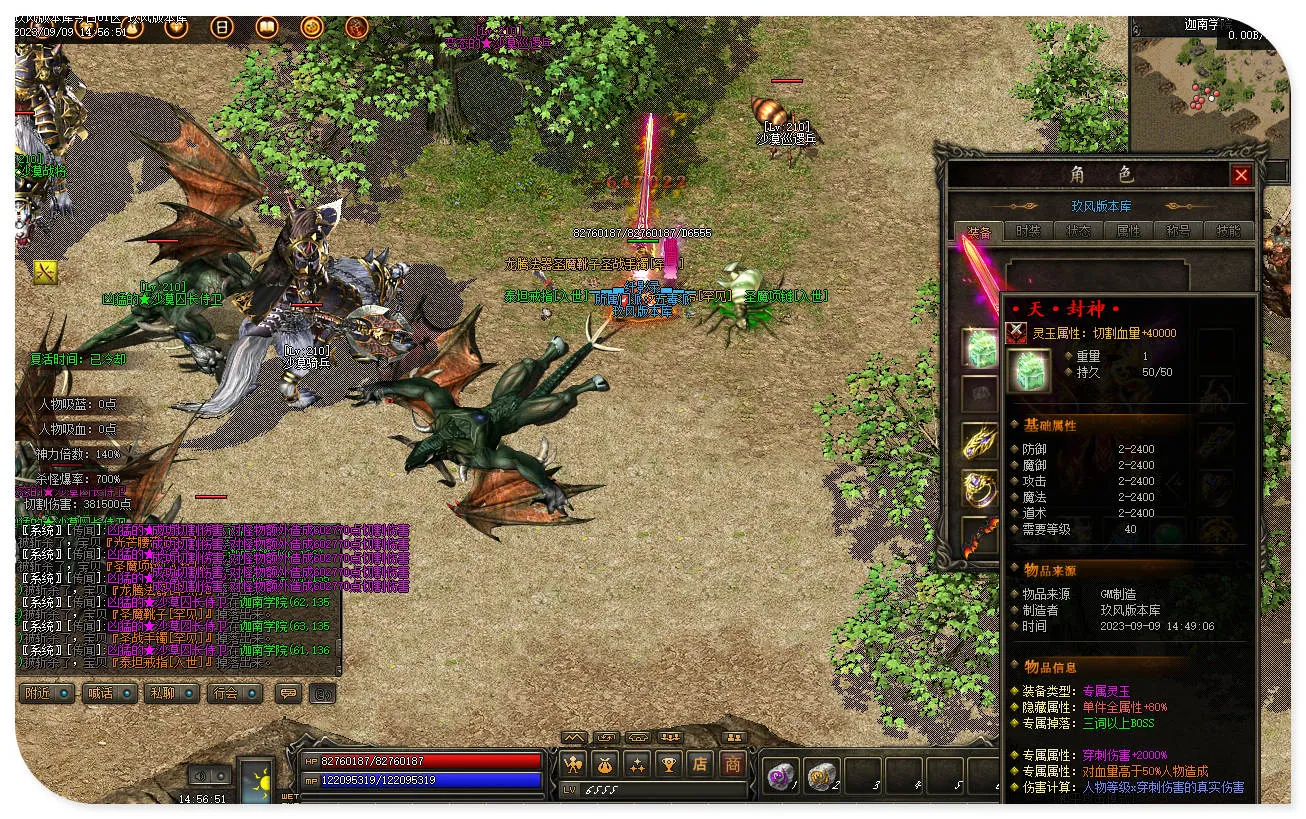Open the 商 shop button
Viewport: 1306px width, 819px height.
[x=733, y=765]
